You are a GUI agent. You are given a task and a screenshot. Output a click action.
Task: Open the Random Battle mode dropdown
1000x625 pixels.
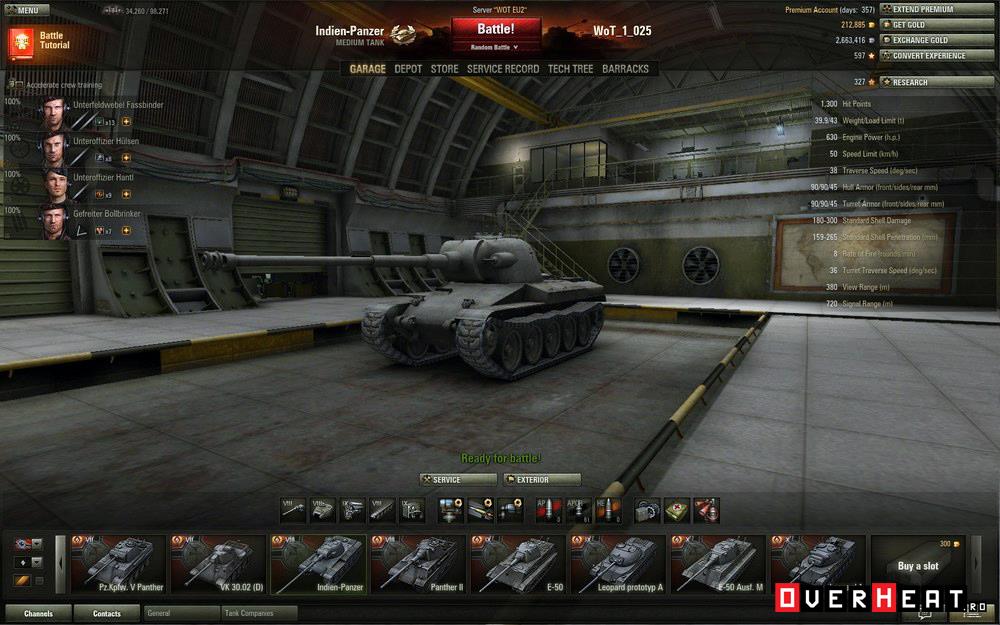495,47
